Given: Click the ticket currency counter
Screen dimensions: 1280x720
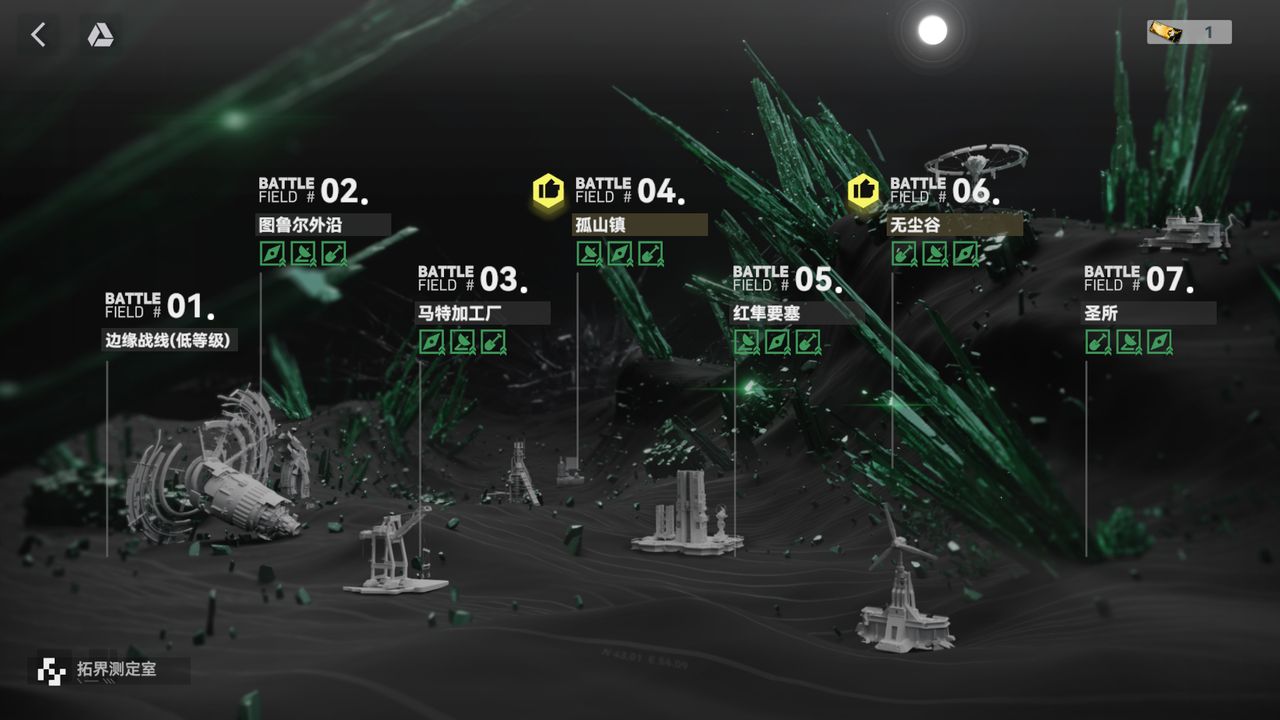Looking at the screenshot, I should 1189,32.
